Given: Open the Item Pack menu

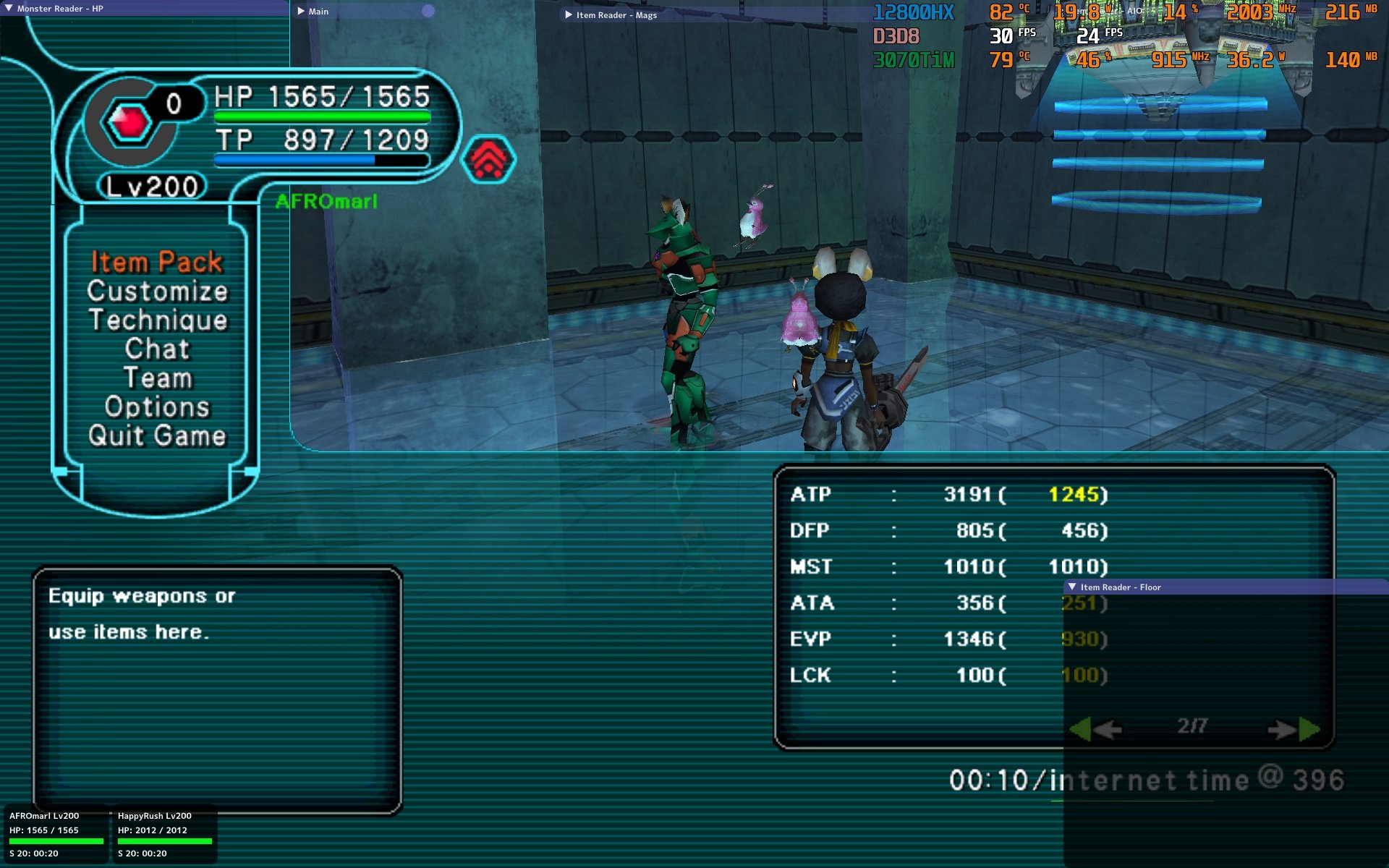Looking at the screenshot, I should pos(156,262).
